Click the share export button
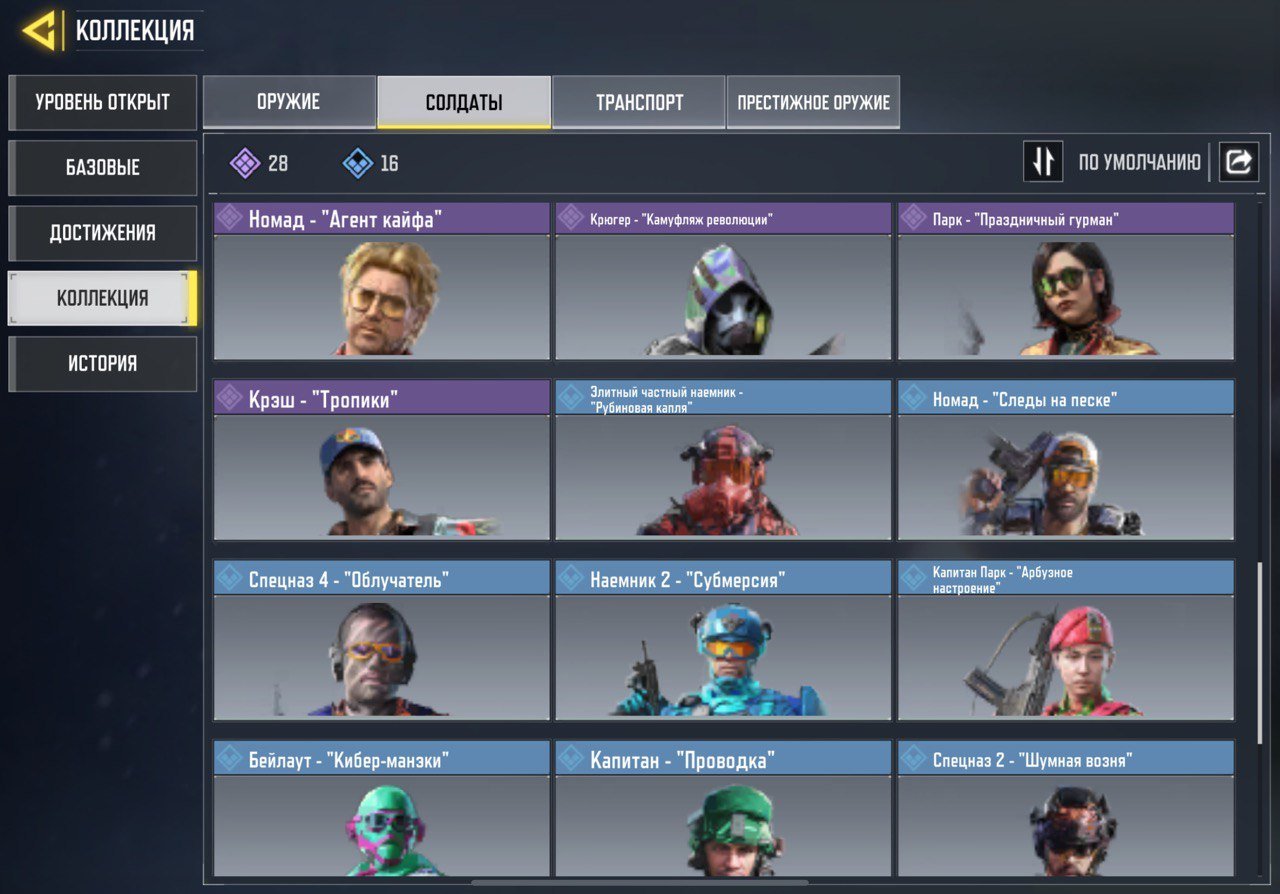Image resolution: width=1280 pixels, height=894 pixels. coord(1238,161)
